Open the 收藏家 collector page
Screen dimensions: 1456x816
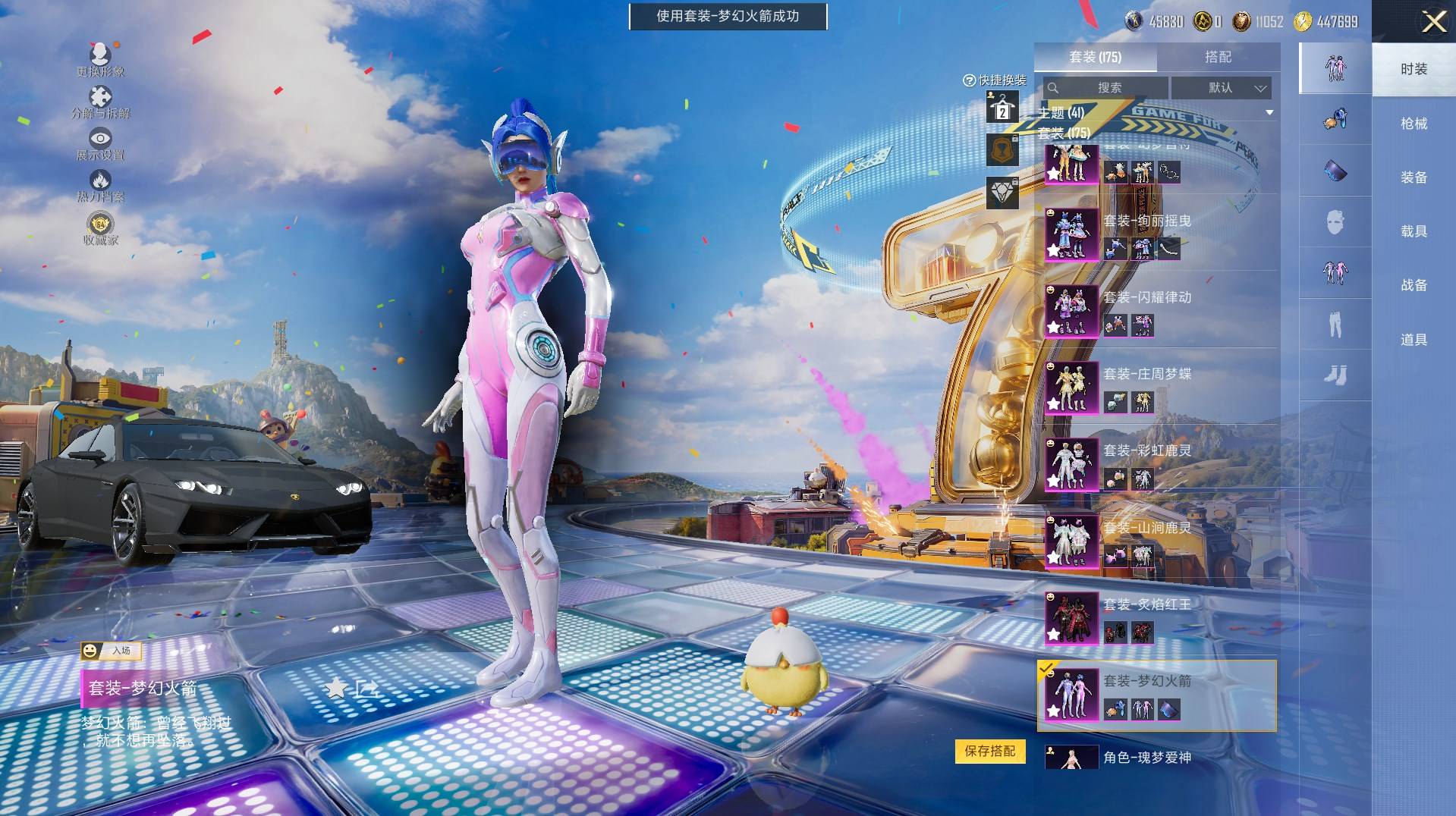(100, 229)
